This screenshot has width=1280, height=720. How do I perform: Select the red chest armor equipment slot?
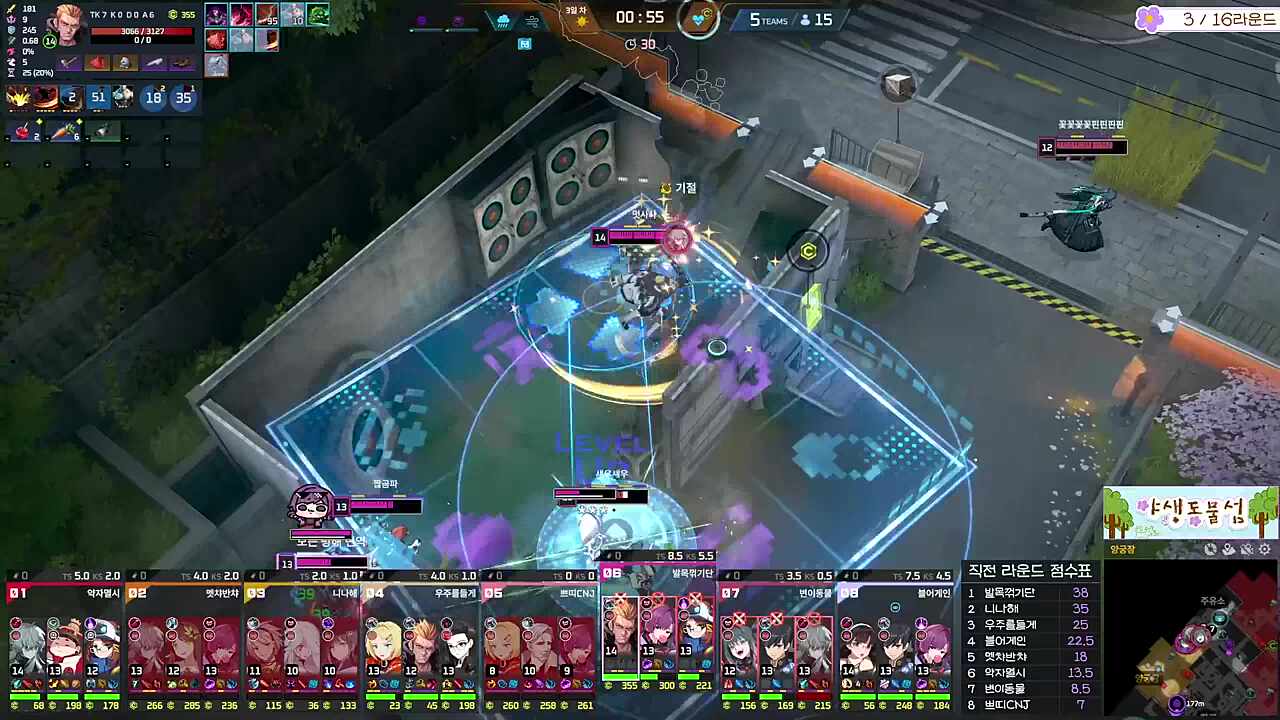[x=97, y=63]
